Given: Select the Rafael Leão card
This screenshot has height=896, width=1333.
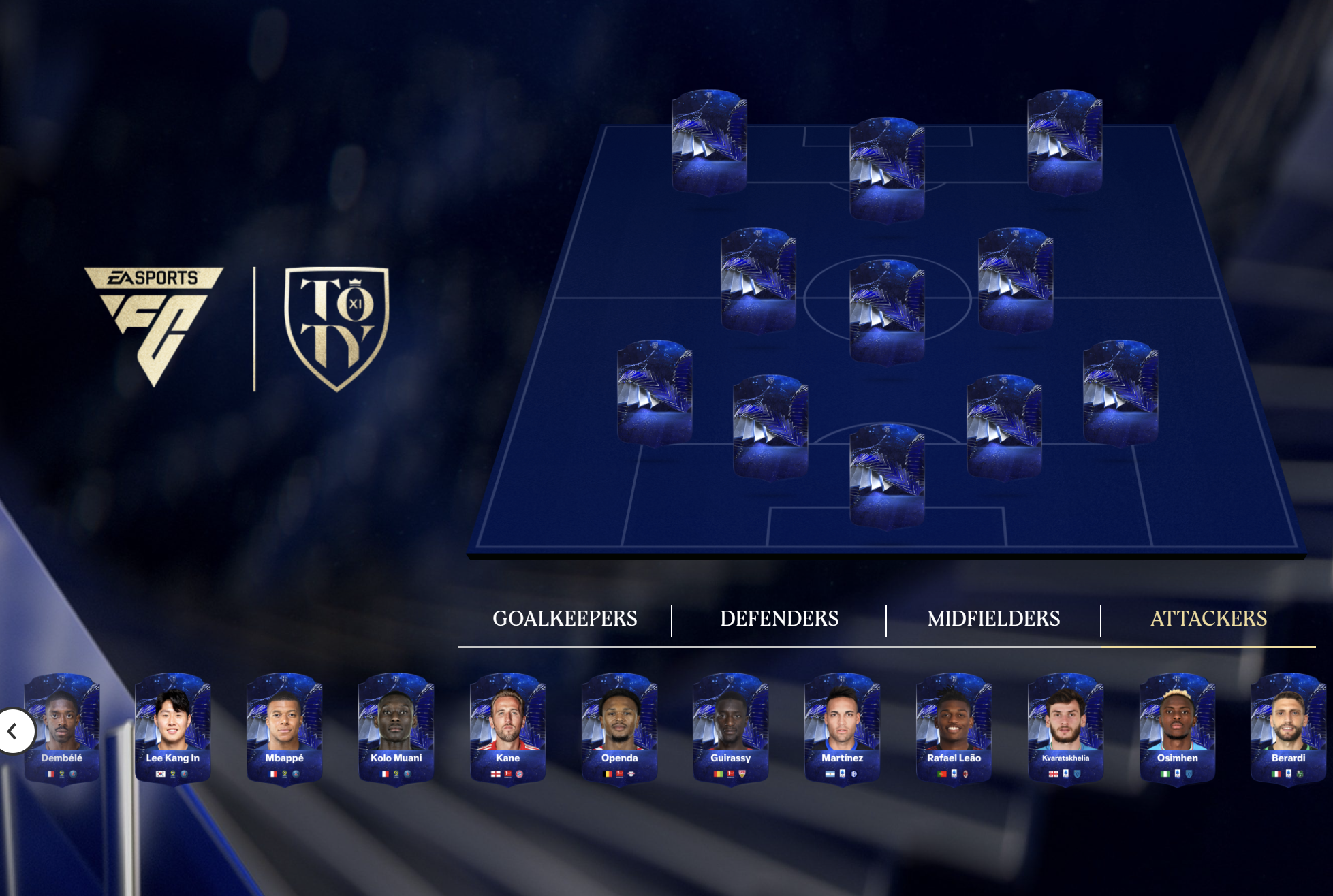Looking at the screenshot, I should [954, 729].
